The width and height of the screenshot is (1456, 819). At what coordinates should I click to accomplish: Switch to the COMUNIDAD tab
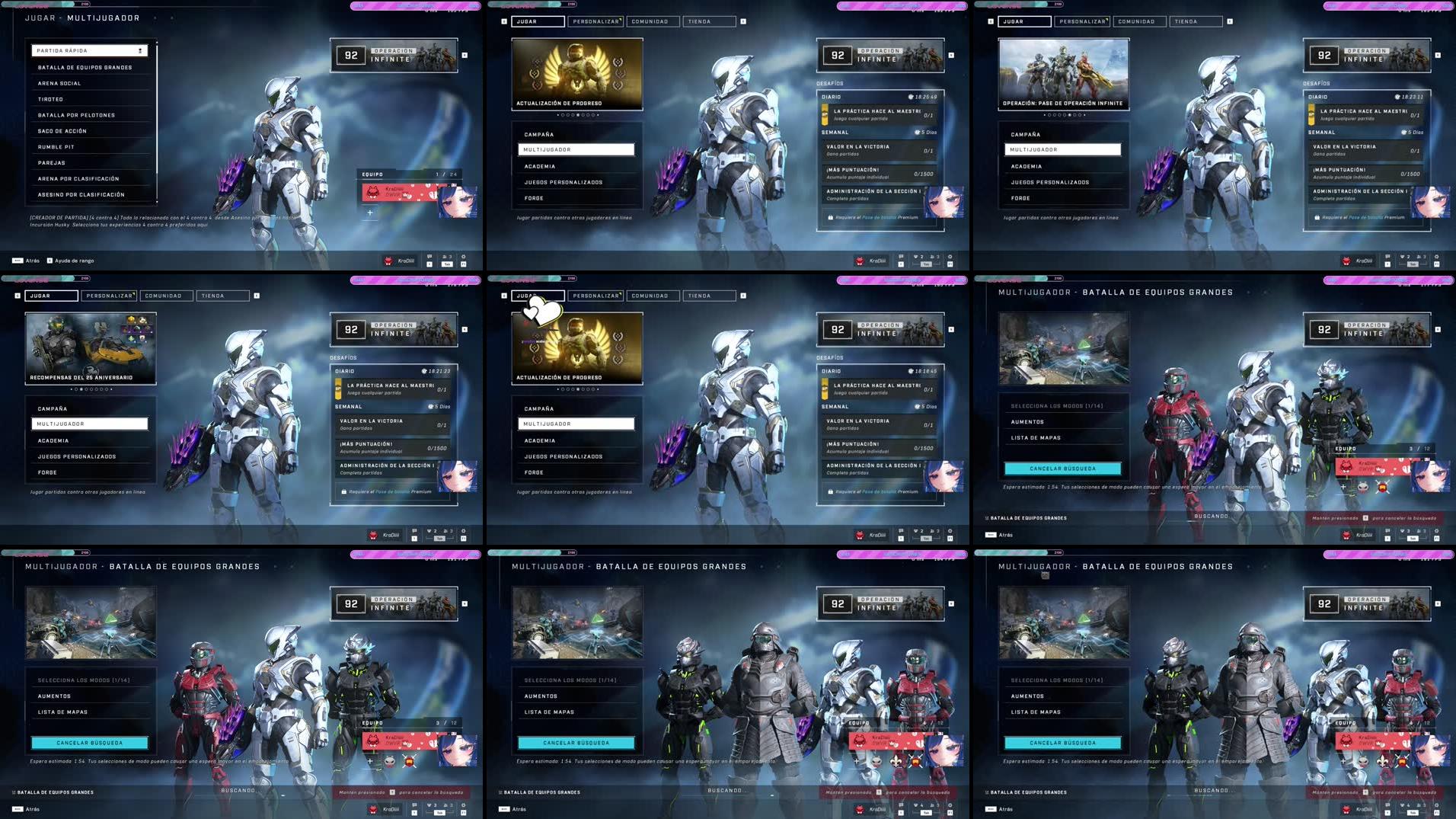coord(650,21)
